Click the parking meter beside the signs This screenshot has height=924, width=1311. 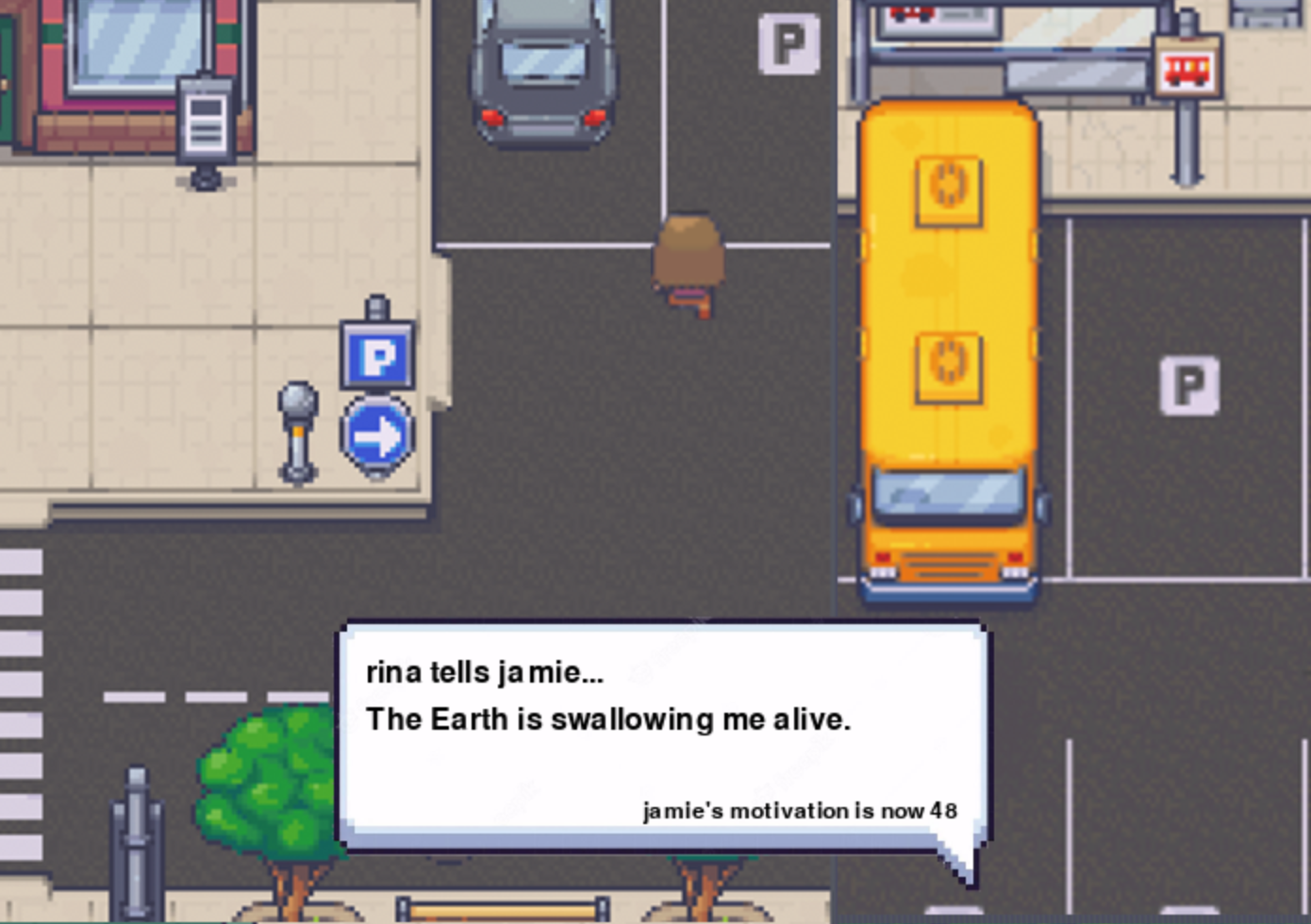point(299,424)
